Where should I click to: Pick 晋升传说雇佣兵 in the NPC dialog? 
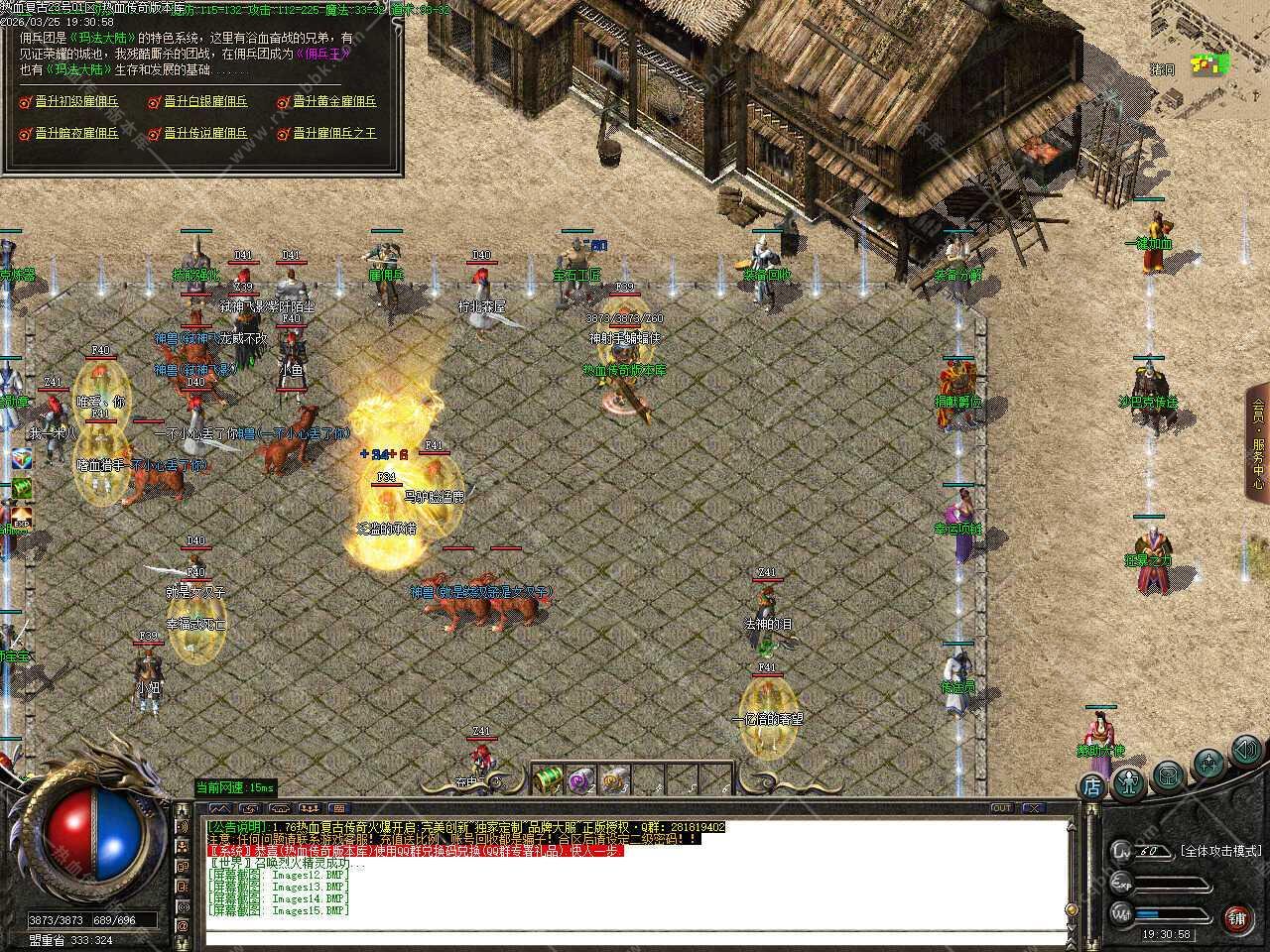(x=205, y=133)
